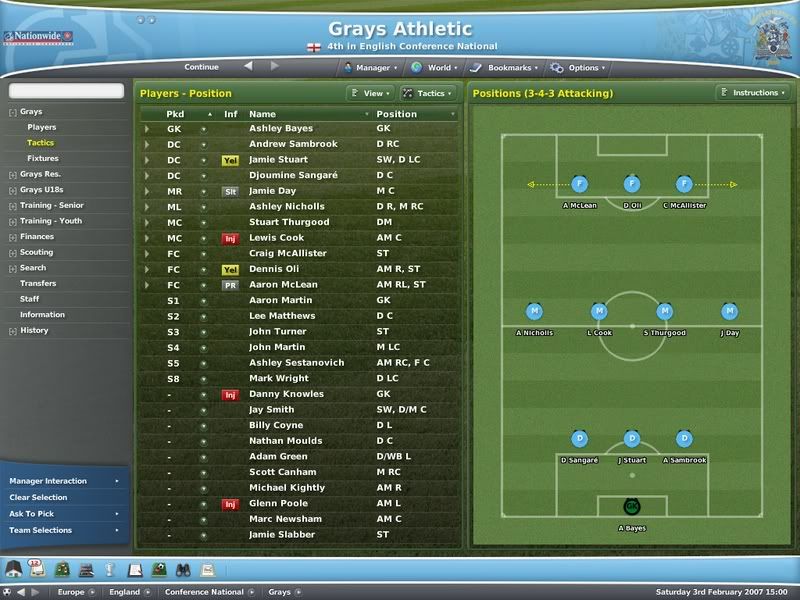
Task: Open the Instructions dropdown
Action: (x=752, y=93)
